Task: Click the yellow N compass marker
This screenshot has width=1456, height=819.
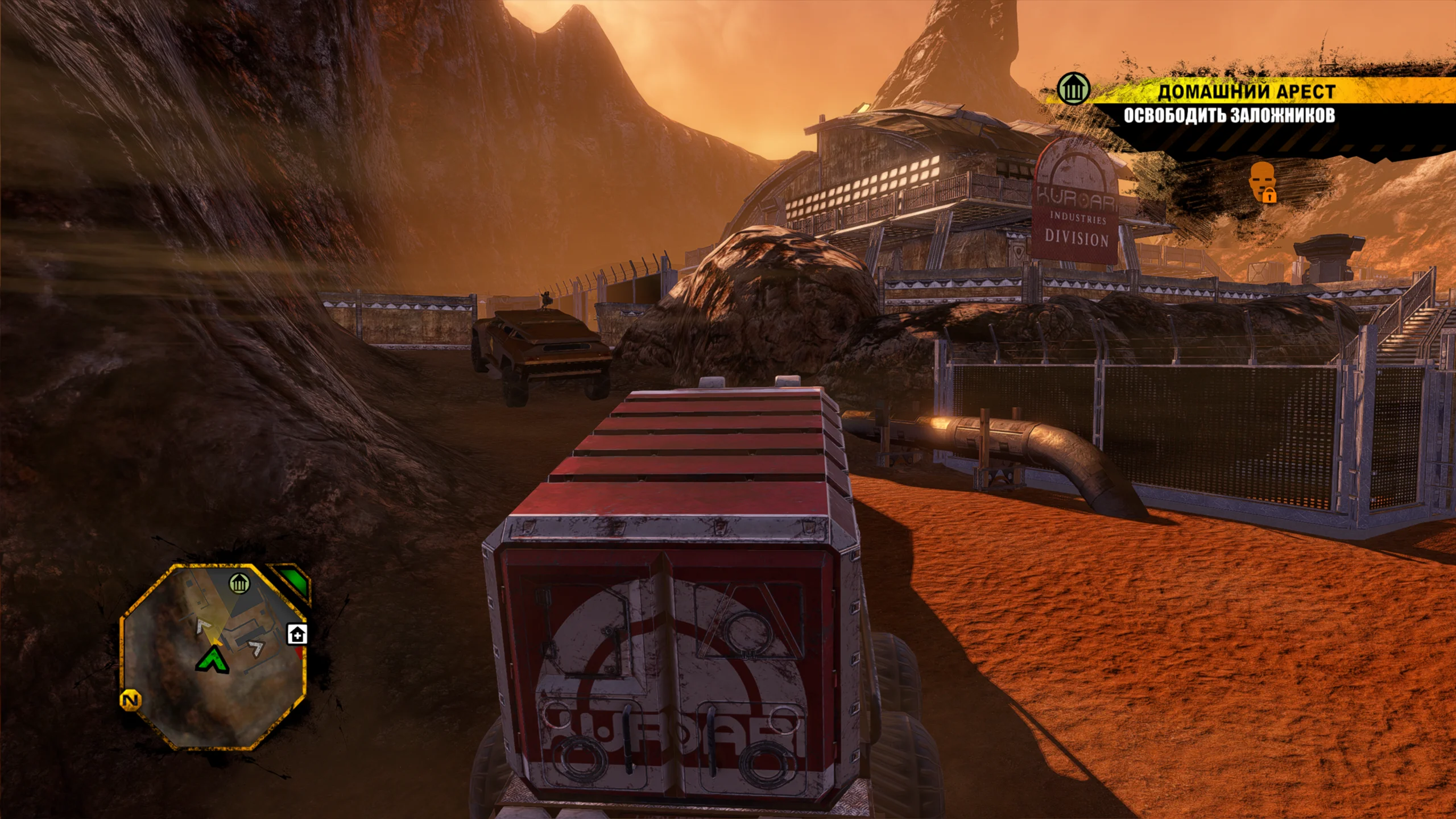Action: (131, 701)
